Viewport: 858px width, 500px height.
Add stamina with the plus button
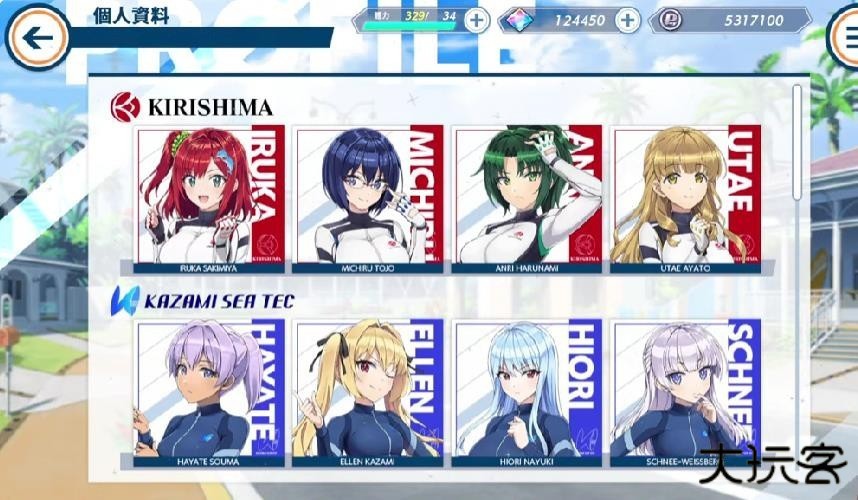pos(477,20)
